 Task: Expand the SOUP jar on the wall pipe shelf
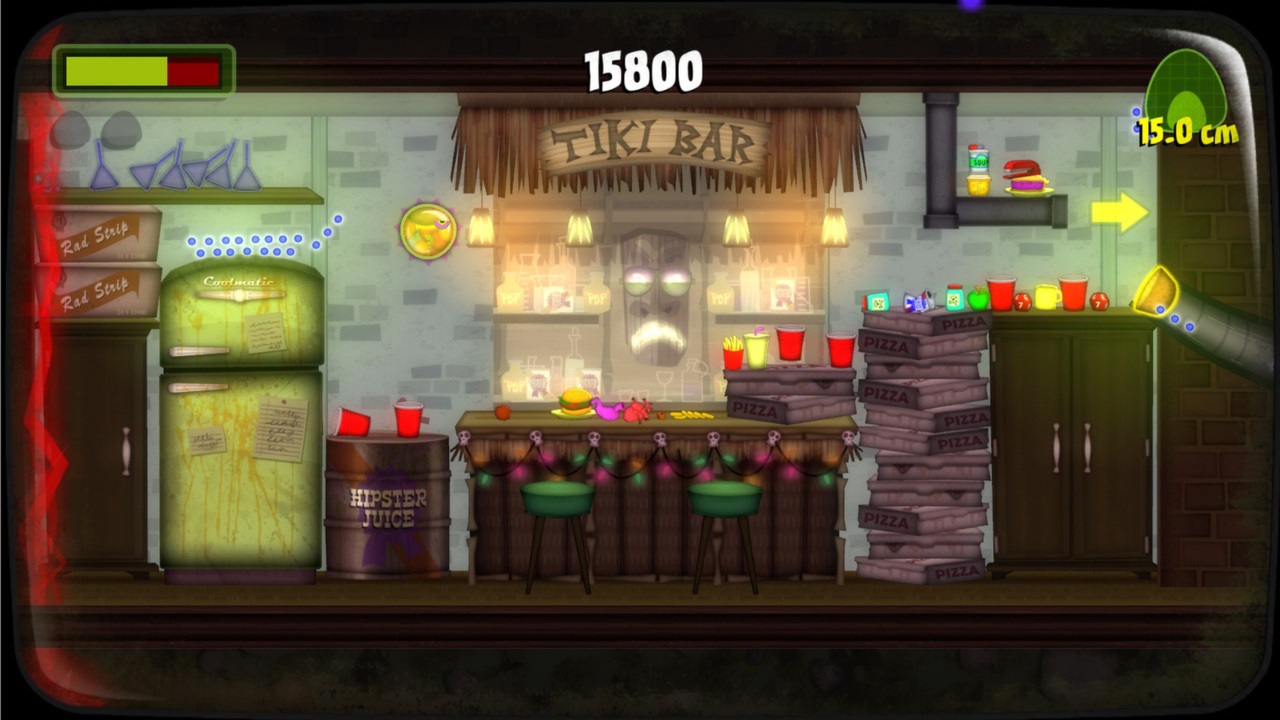pyautogui.click(x=979, y=160)
